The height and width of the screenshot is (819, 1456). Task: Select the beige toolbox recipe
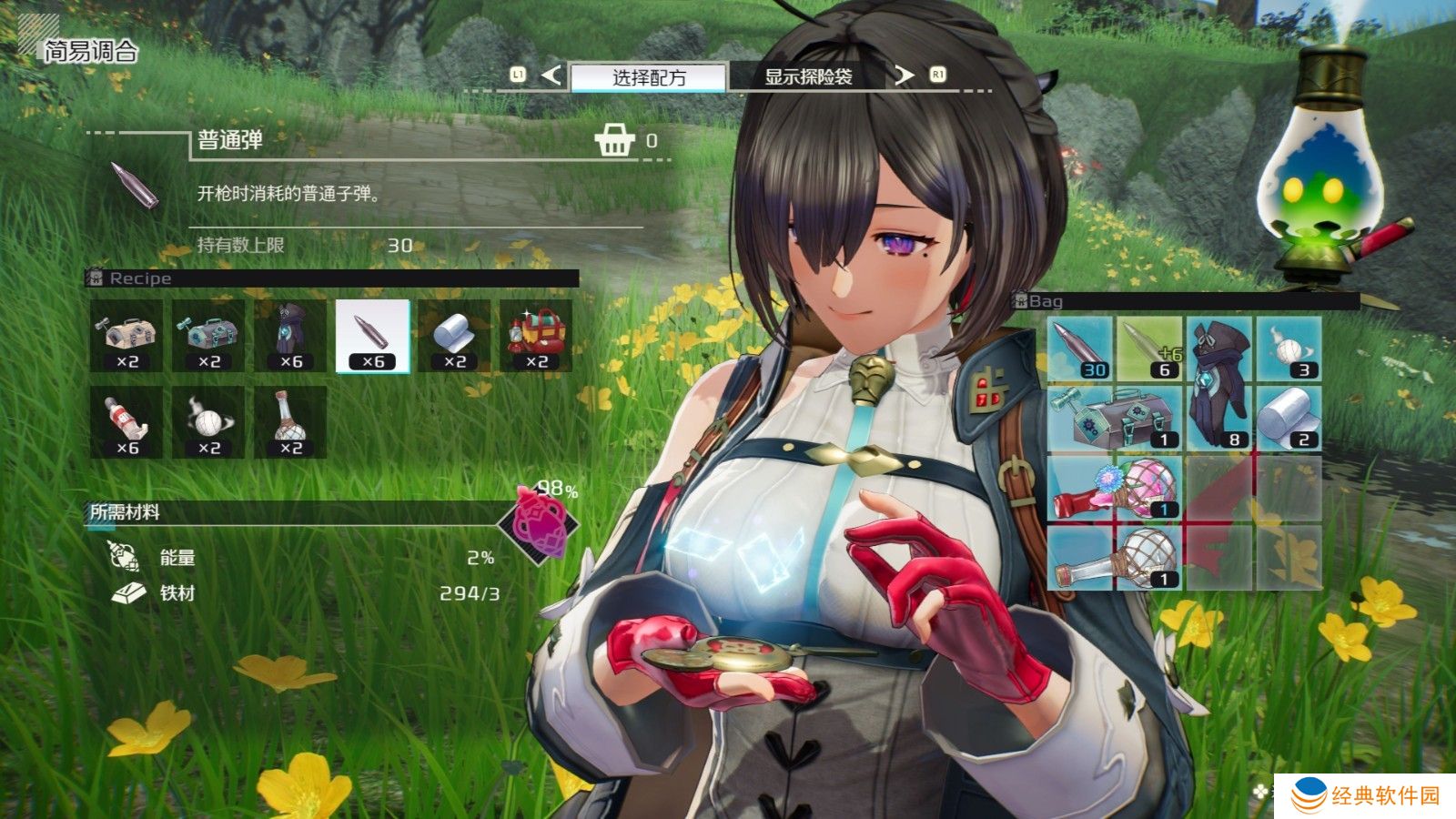click(126, 336)
